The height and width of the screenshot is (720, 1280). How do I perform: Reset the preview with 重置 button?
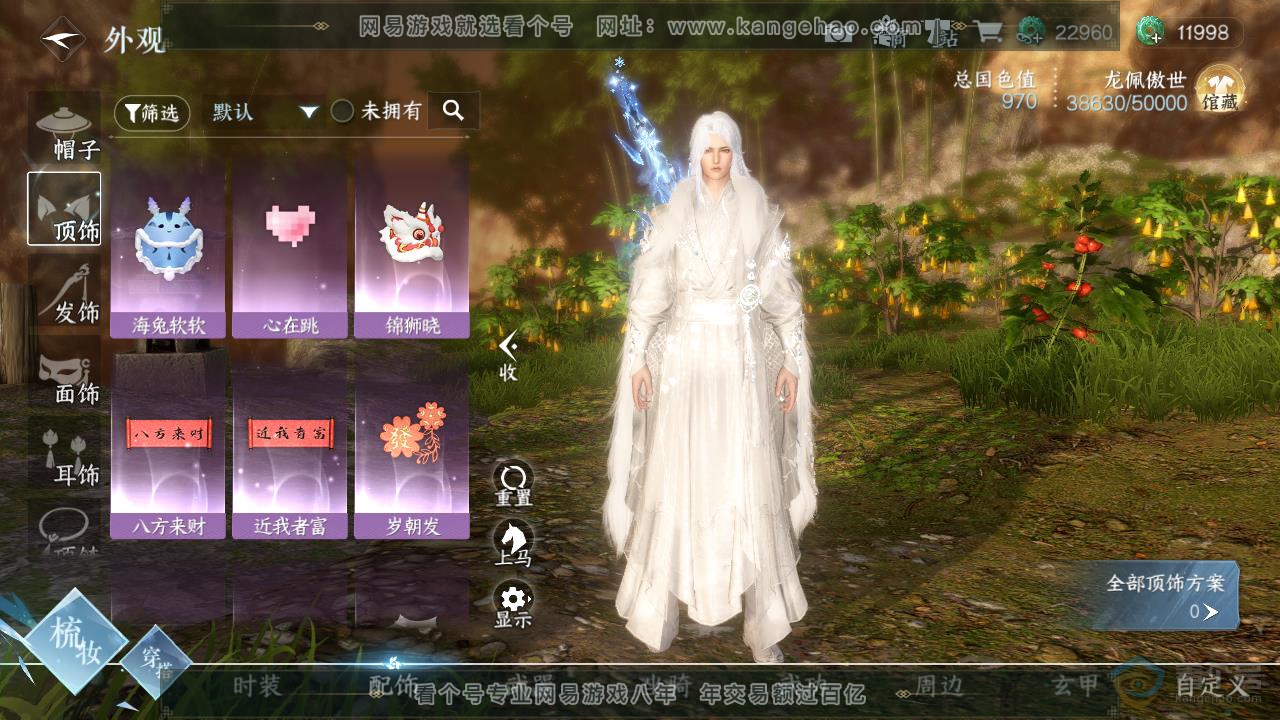pos(513,482)
